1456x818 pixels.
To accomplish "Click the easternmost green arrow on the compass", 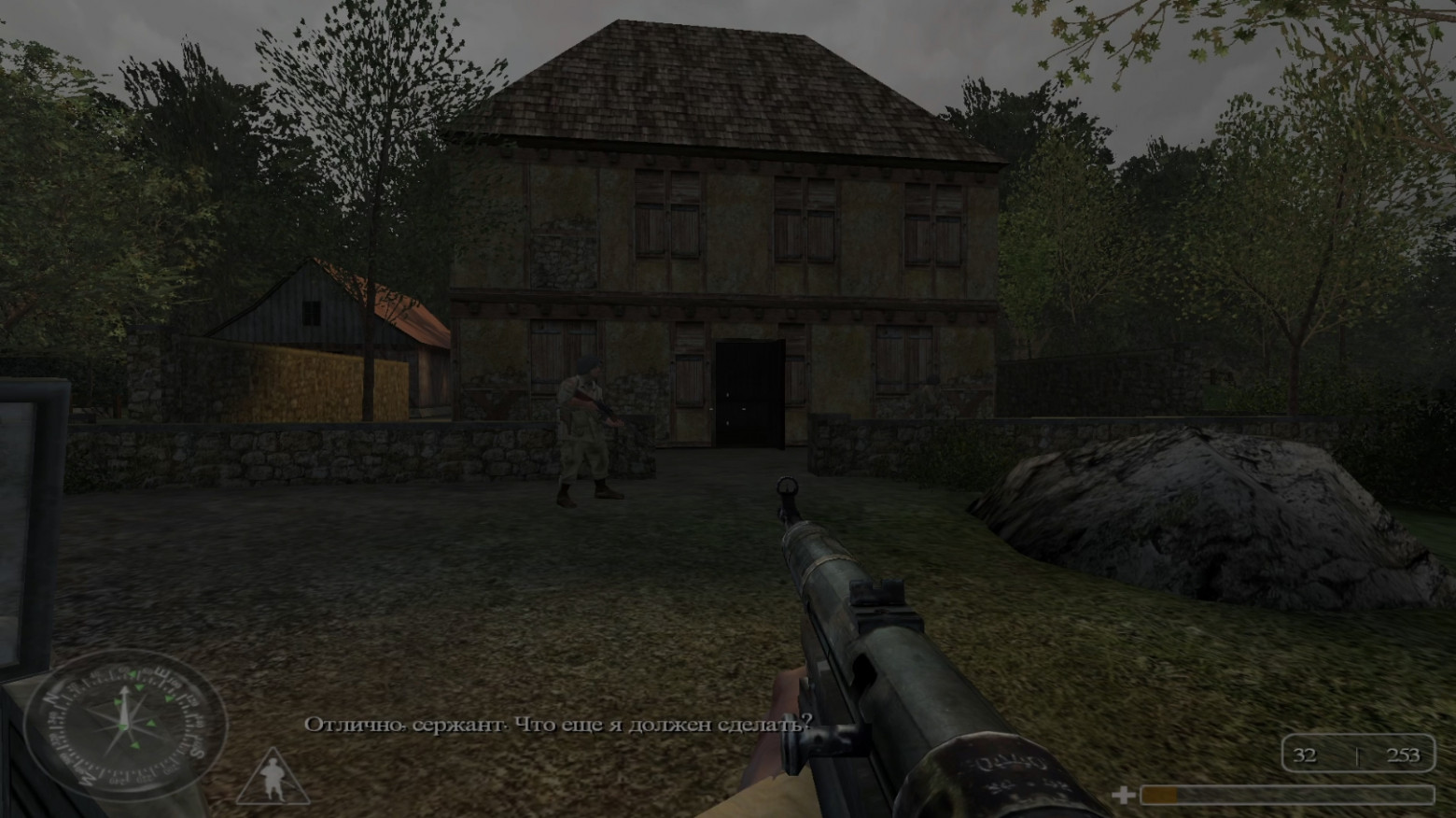I will click(168, 699).
